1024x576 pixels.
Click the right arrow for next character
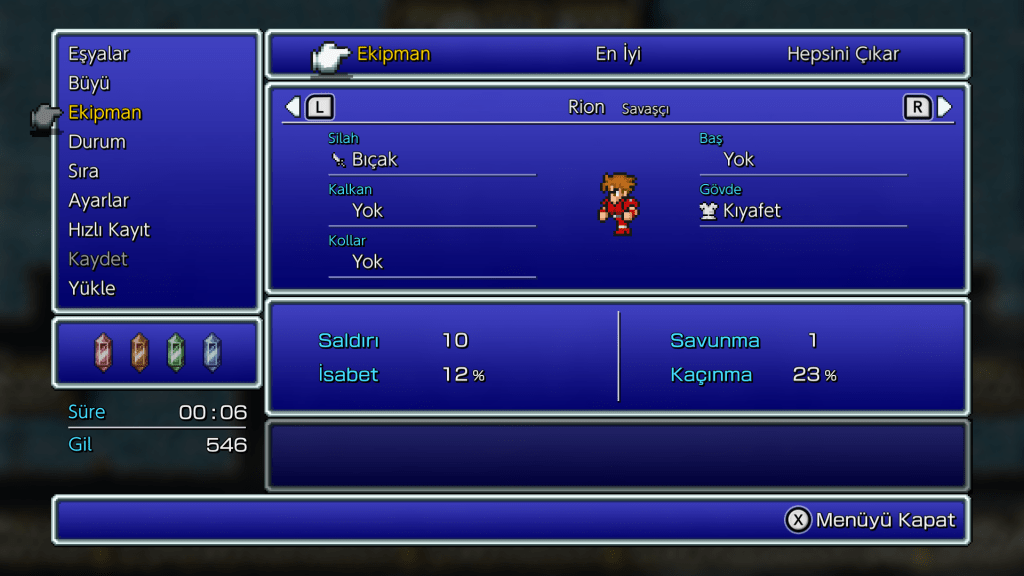pos(944,107)
